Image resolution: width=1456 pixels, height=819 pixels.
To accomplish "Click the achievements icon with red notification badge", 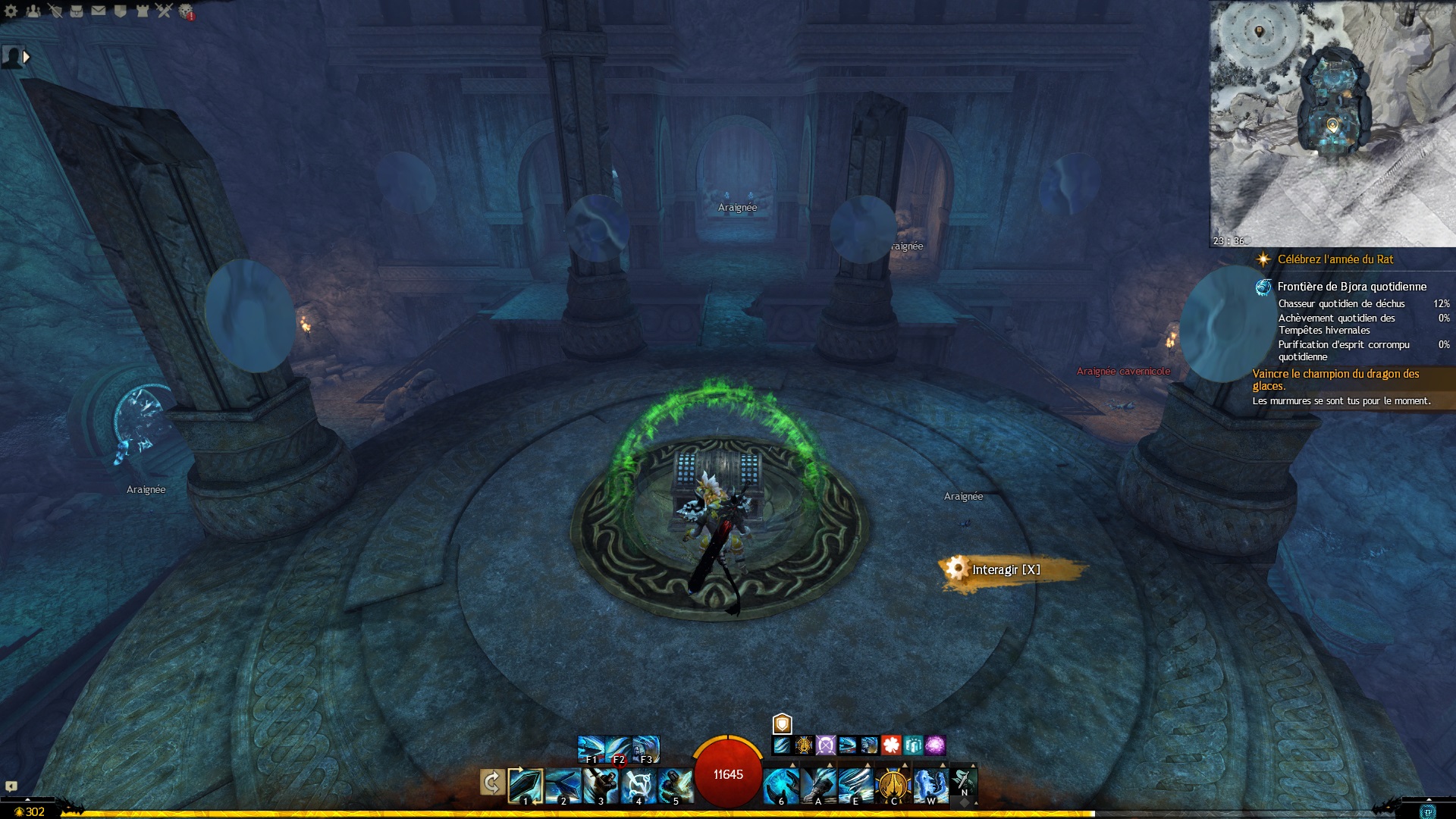I will pos(184,11).
